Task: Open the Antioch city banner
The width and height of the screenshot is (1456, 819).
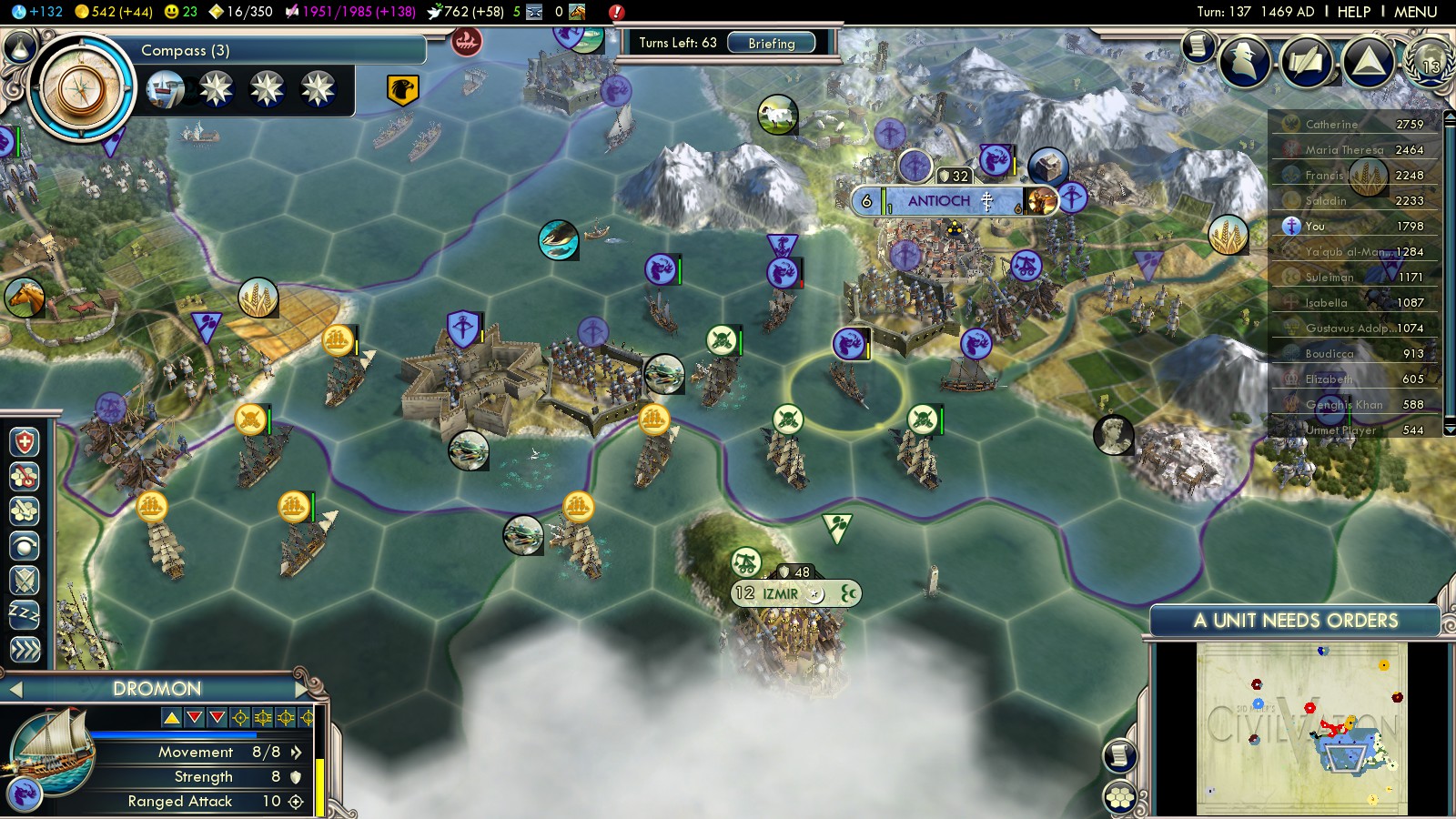Action: pos(939,201)
